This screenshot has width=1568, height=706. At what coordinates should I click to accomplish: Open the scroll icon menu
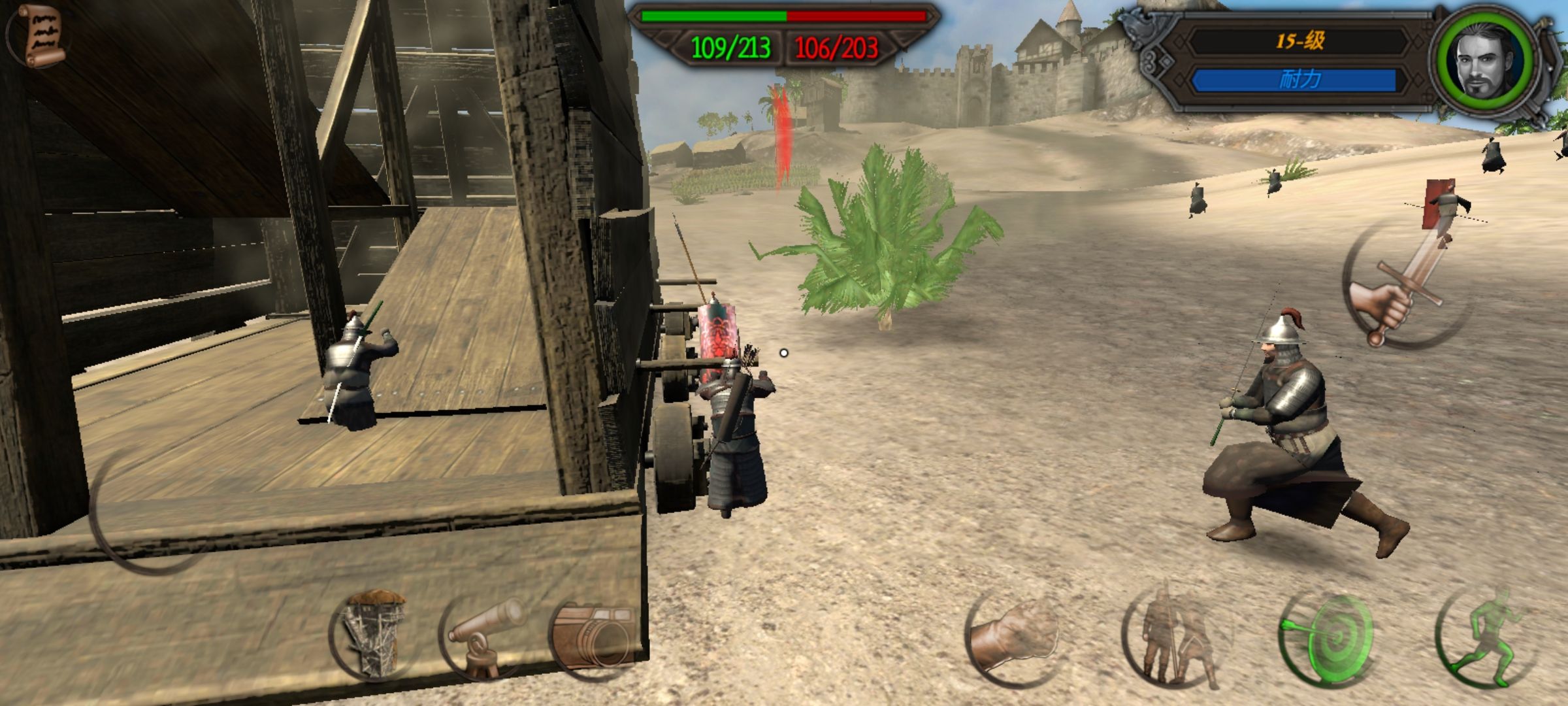(41, 35)
